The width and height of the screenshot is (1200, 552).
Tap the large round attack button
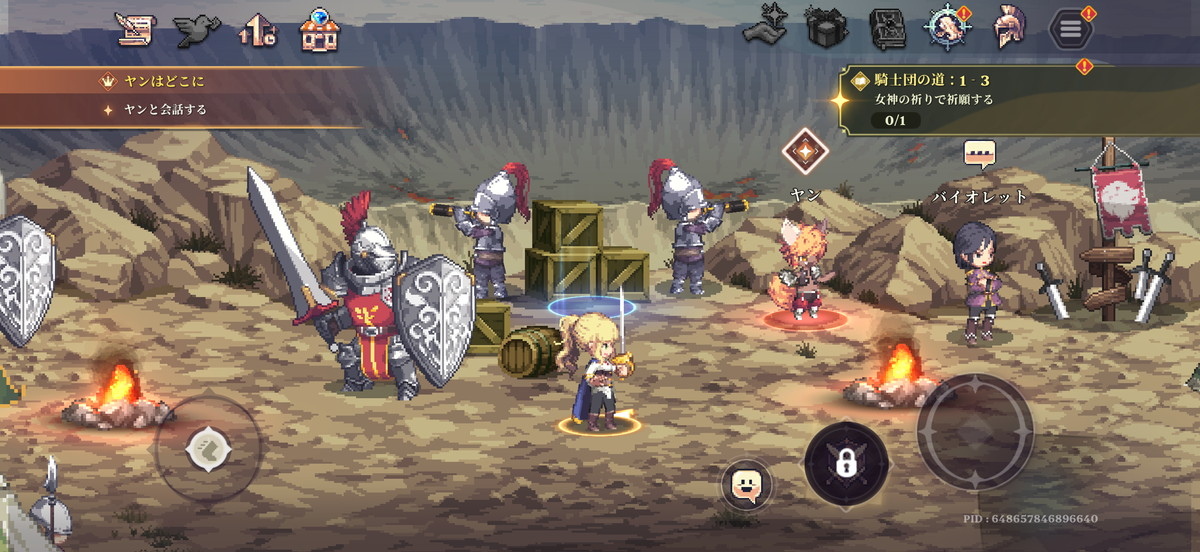pos(975,432)
